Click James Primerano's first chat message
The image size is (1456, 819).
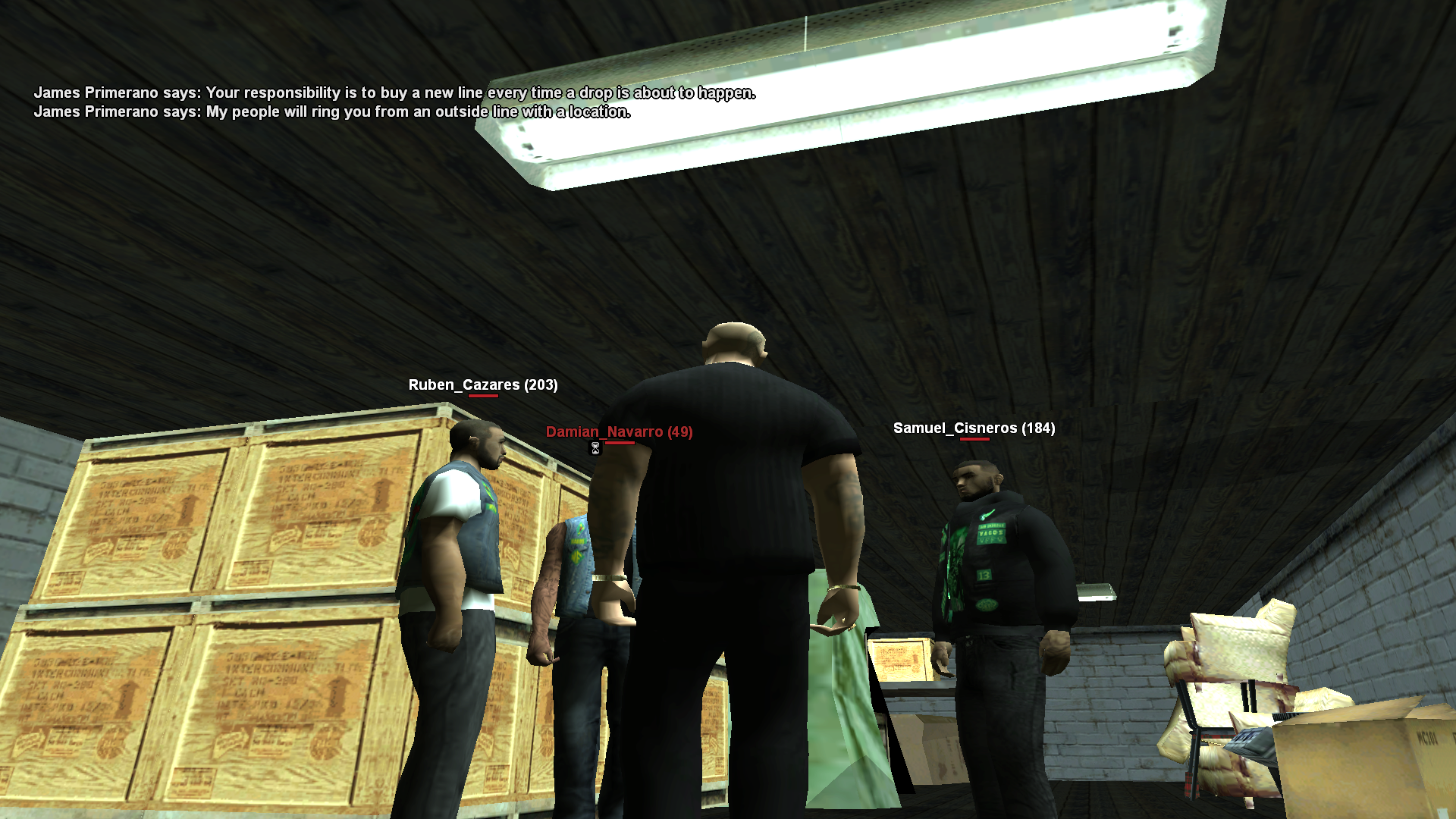click(394, 93)
